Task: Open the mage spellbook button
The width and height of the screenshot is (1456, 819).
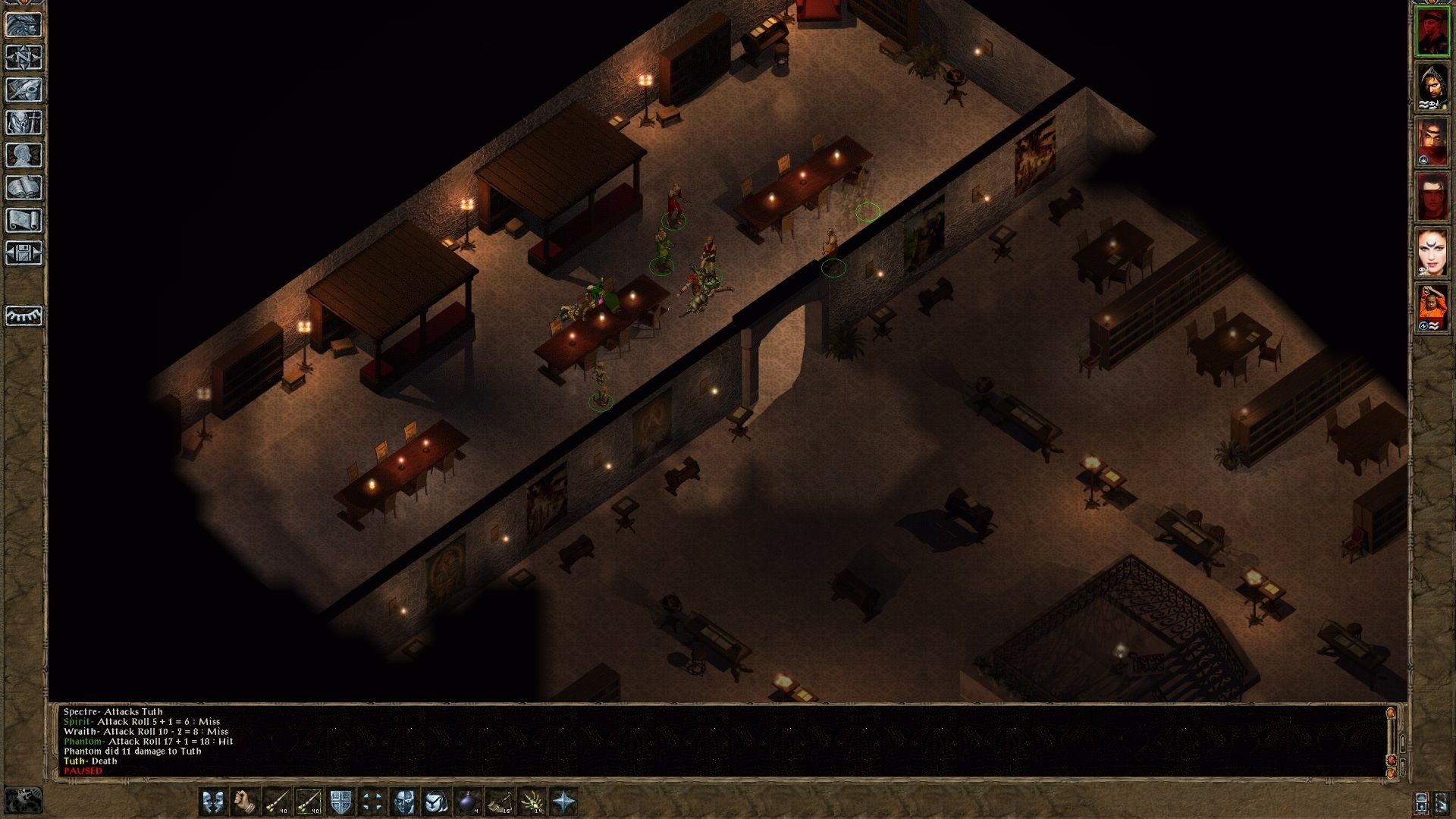Action: click(24, 188)
